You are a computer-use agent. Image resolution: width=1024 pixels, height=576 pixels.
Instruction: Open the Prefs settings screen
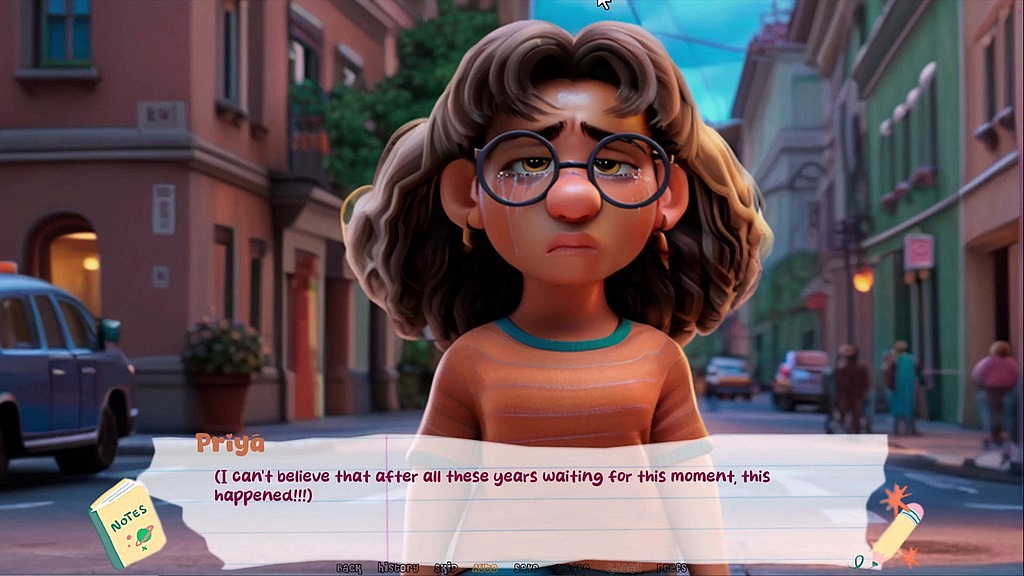coord(672,568)
